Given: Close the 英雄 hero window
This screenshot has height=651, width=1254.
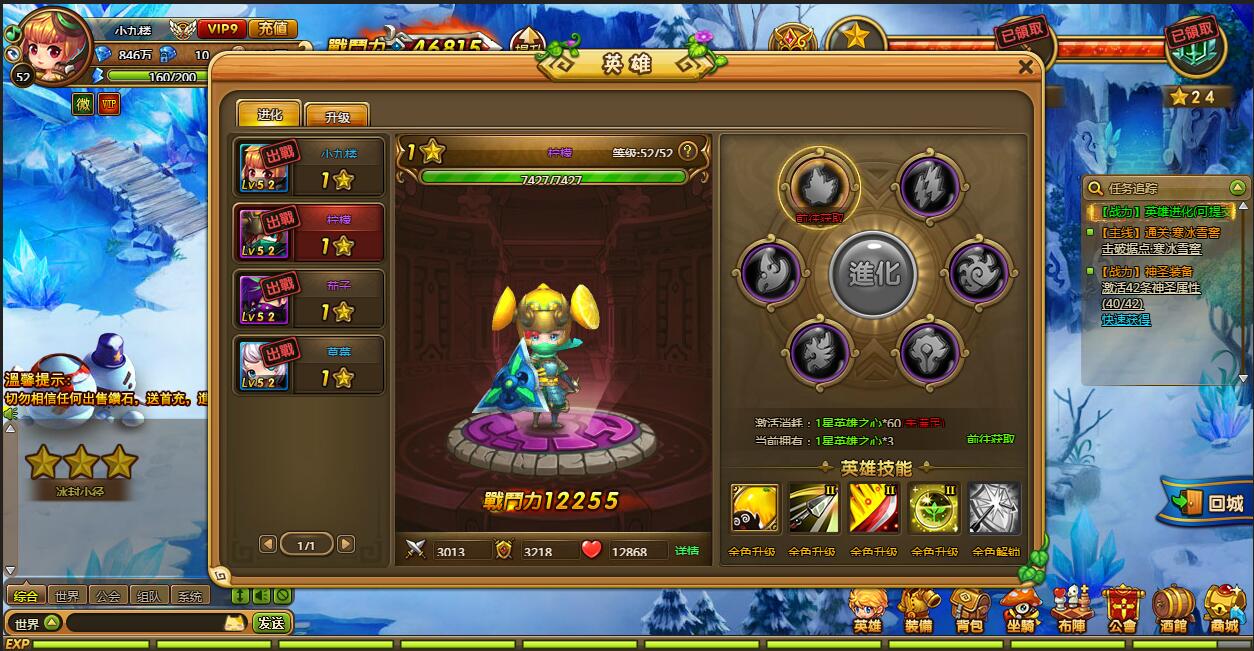Looking at the screenshot, I should tap(1025, 67).
